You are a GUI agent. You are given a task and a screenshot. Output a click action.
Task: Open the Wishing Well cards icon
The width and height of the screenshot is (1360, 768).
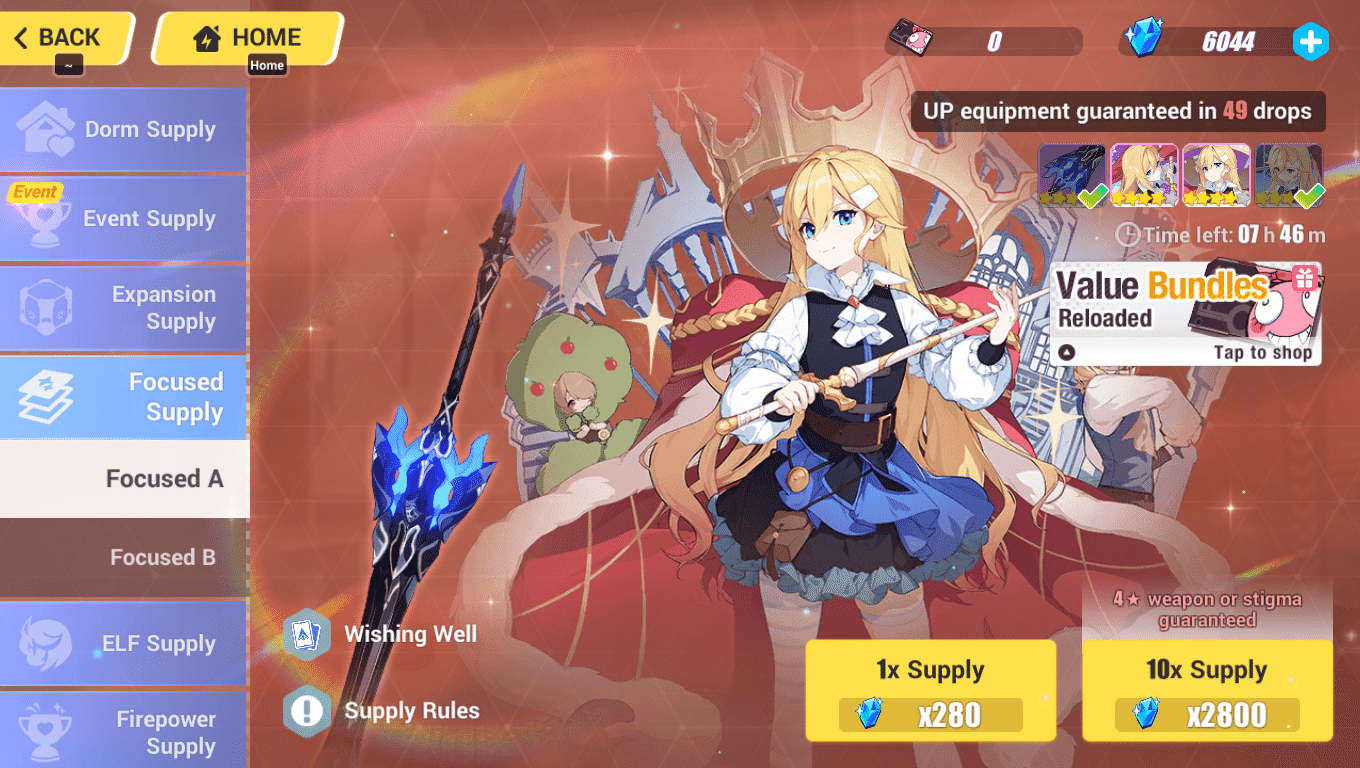coord(308,634)
